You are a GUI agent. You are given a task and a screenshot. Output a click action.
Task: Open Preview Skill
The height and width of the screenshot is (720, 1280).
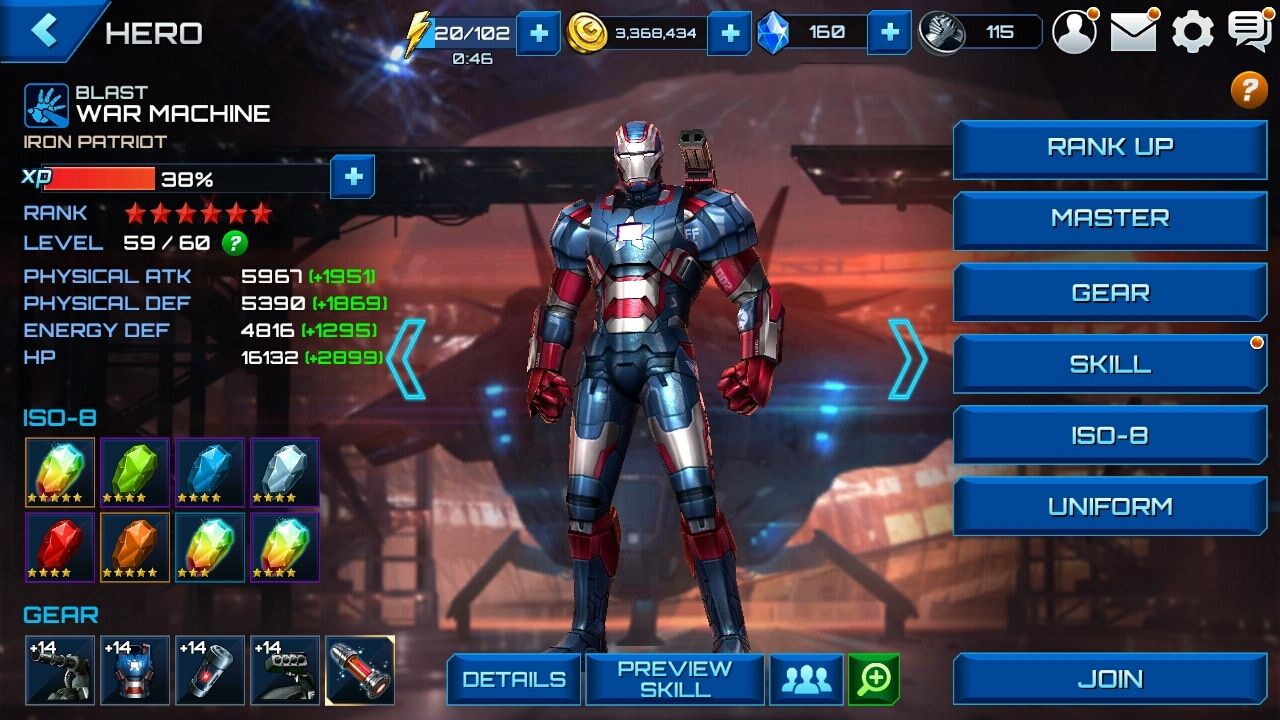pyautogui.click(x=675, y=680)
